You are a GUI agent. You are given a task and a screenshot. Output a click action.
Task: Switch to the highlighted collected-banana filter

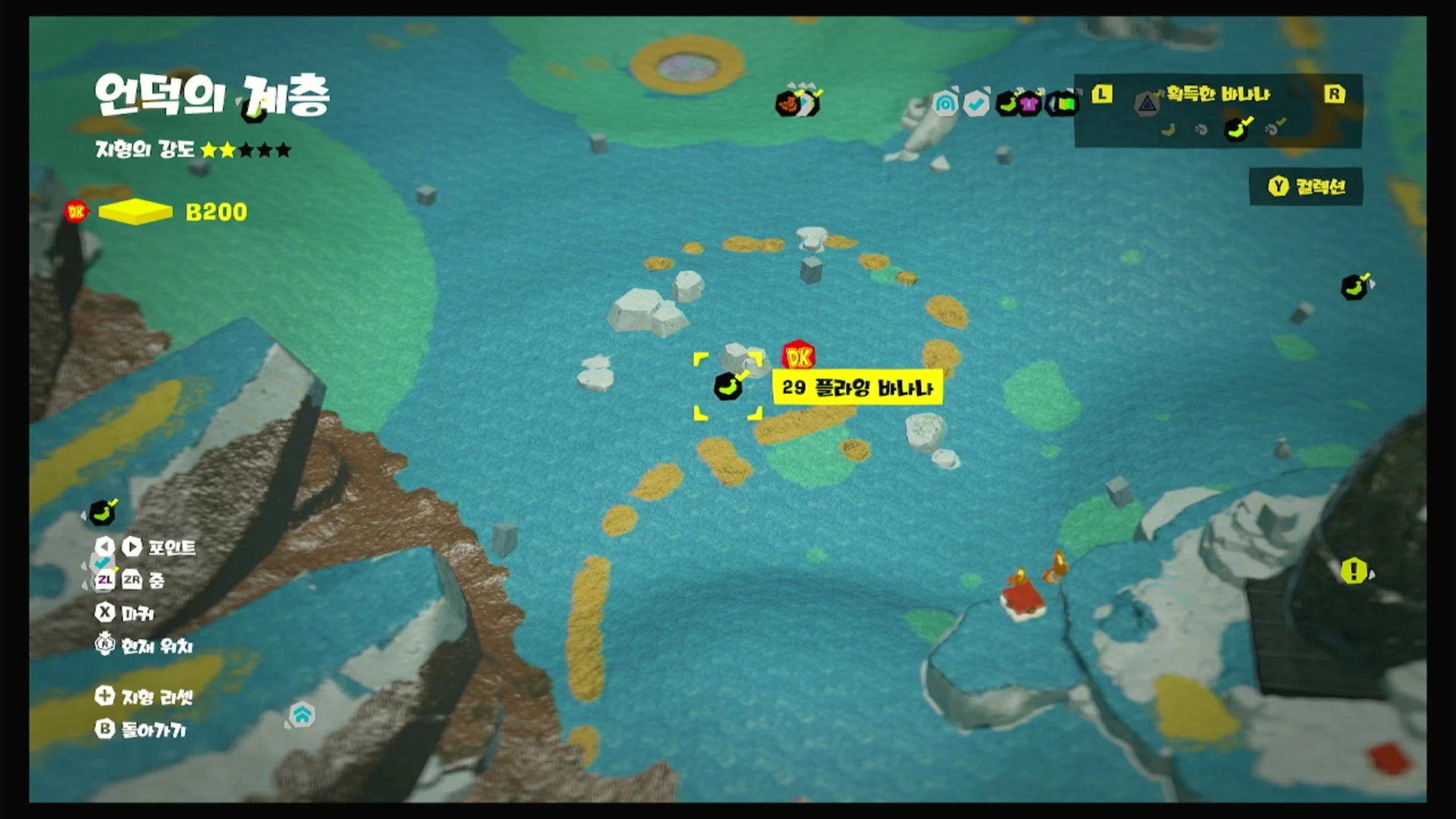[x=1237, y=130]
